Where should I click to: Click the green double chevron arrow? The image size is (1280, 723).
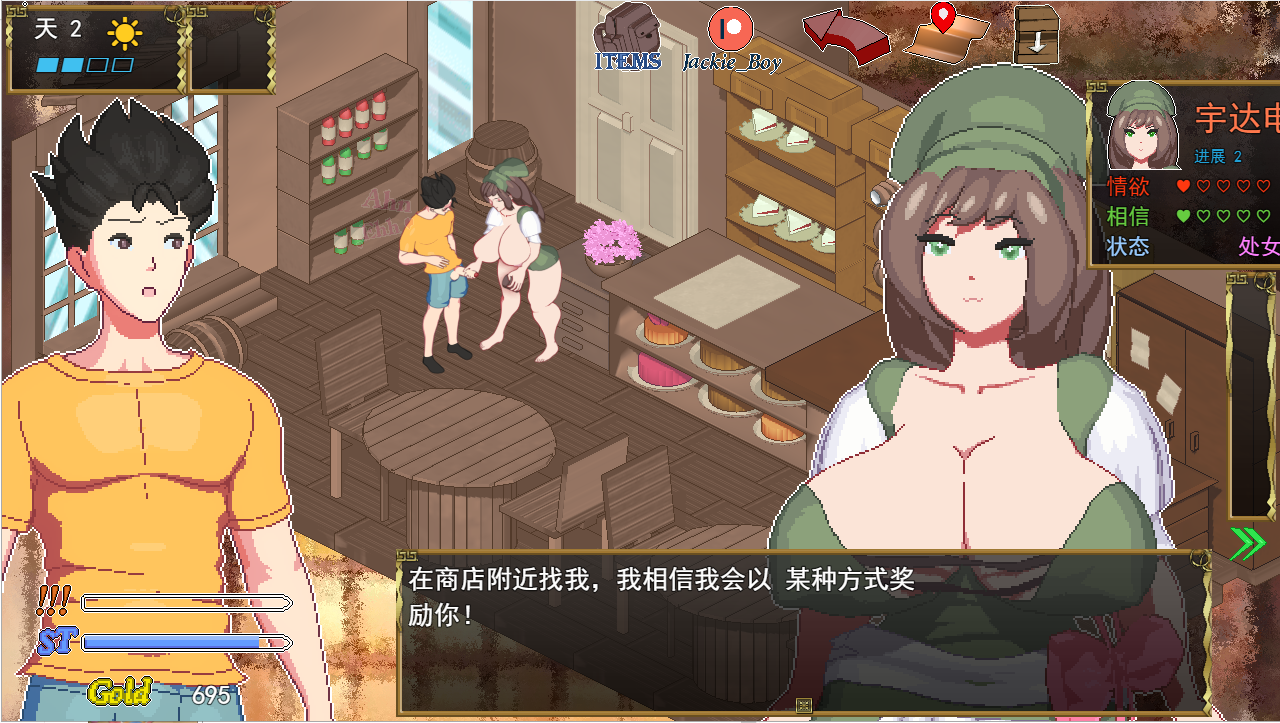click(x=1247, y=543)
